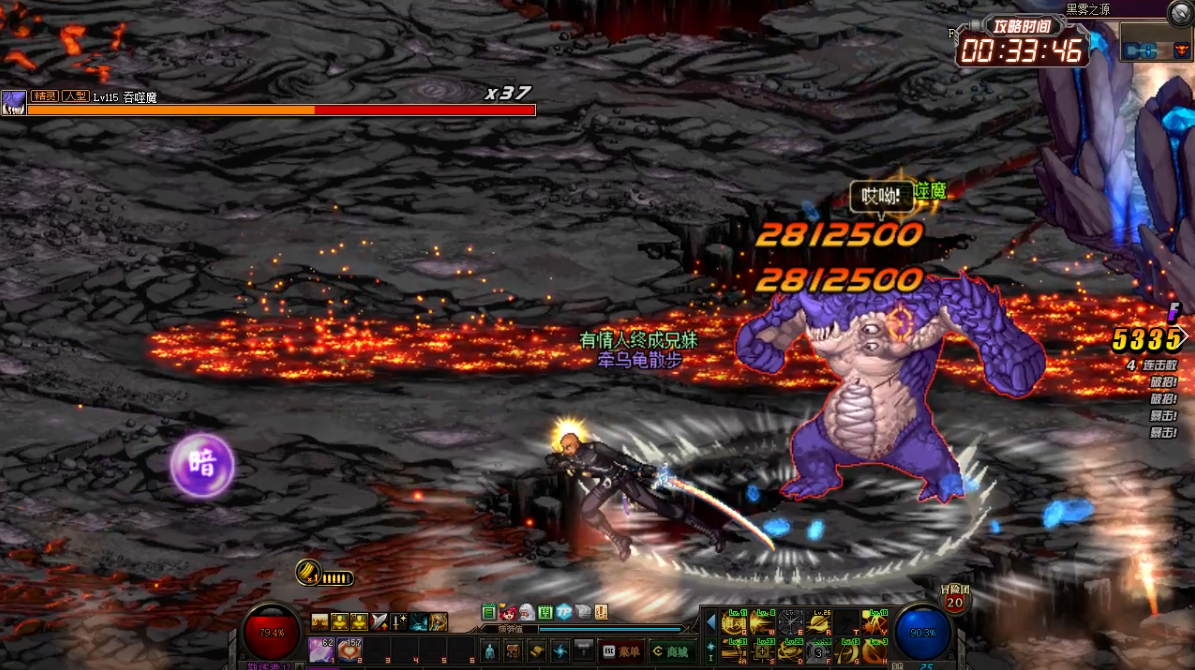Open the ESC 菜单 menu button

[x=622, y=651]
